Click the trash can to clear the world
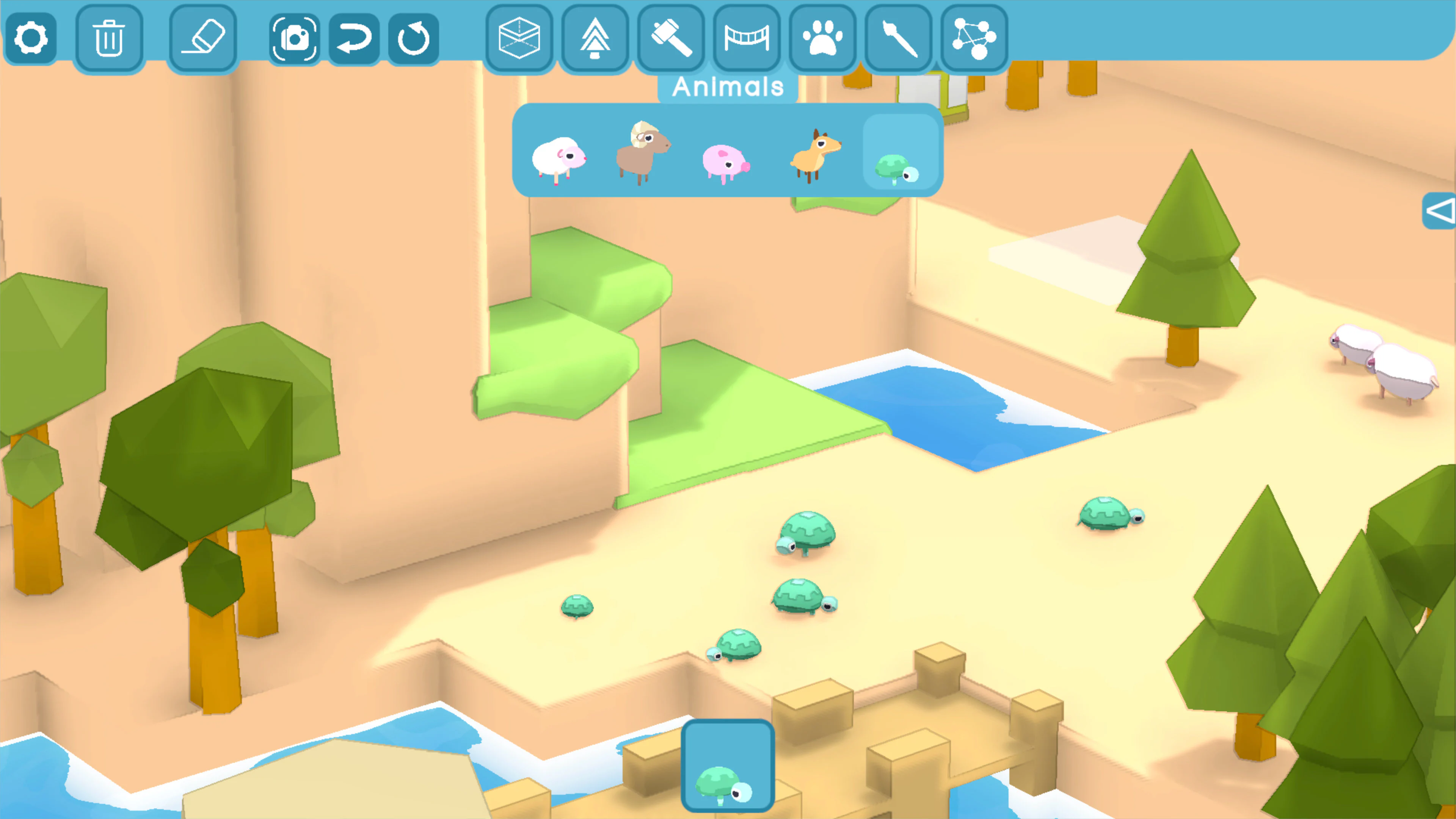Viewport: 1456px width, 819px height. [110, 37]
